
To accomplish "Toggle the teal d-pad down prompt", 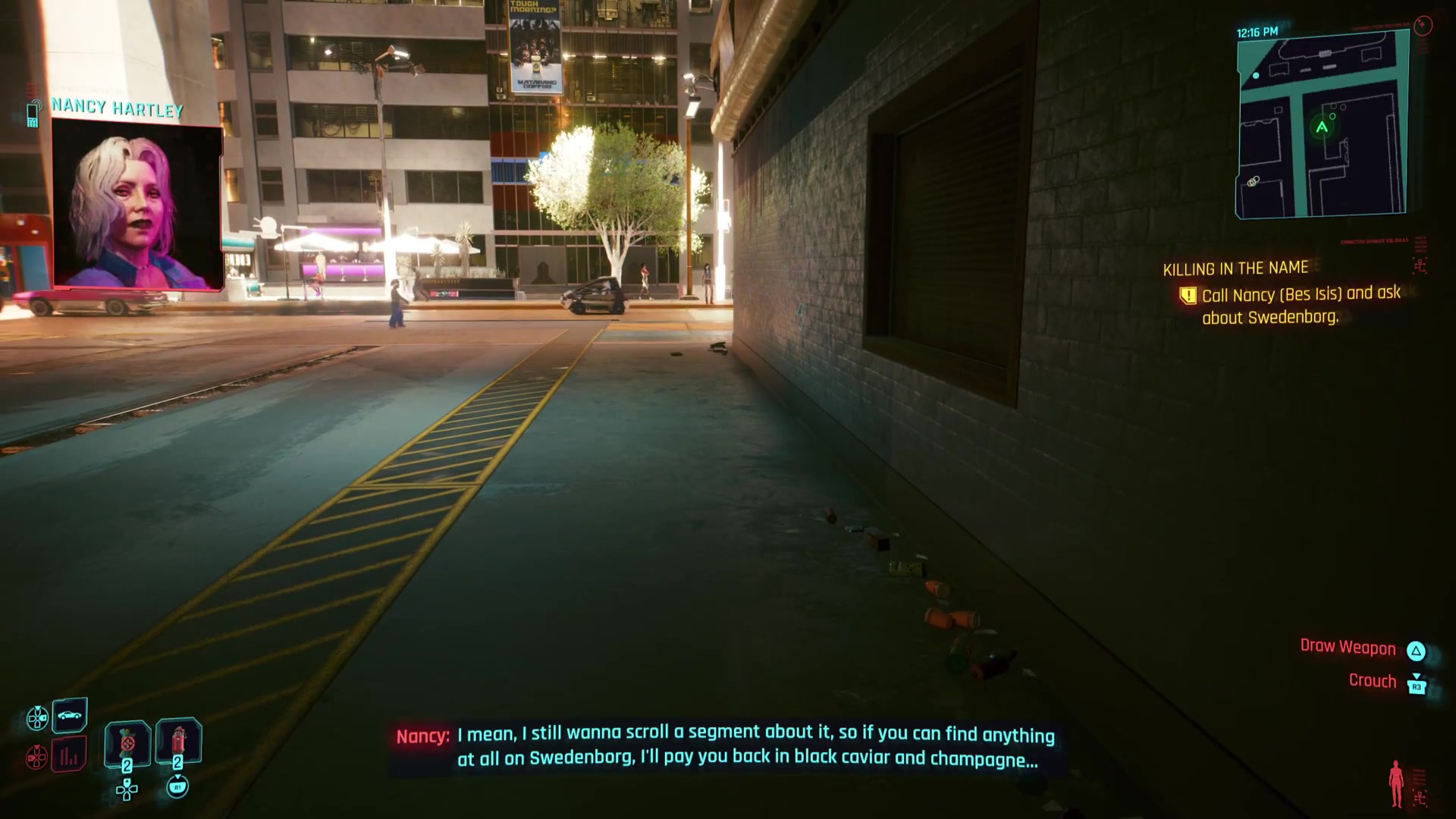I will [38, 717].
